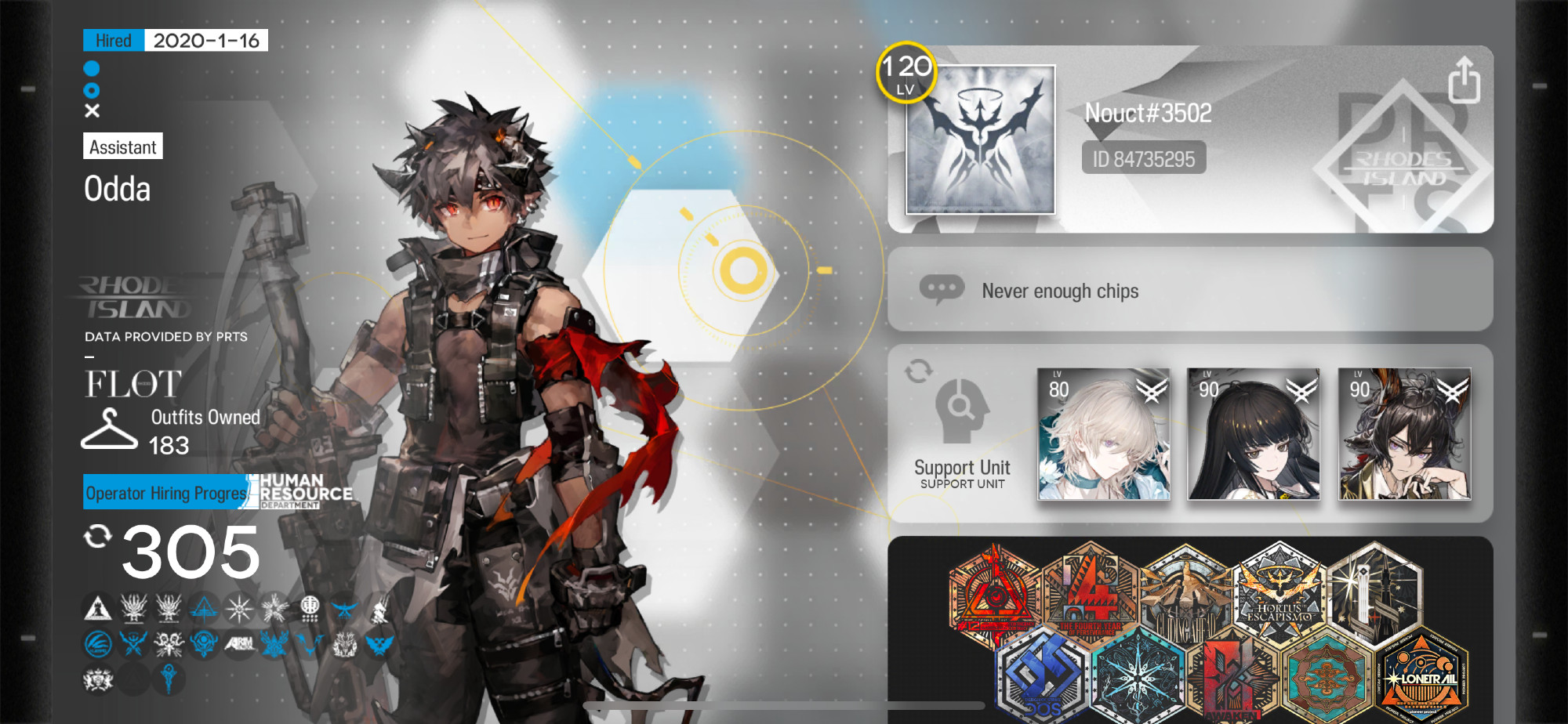Open Operator Hiring Progress
Screen dimensions: 1568x724
tap(166, 493)
